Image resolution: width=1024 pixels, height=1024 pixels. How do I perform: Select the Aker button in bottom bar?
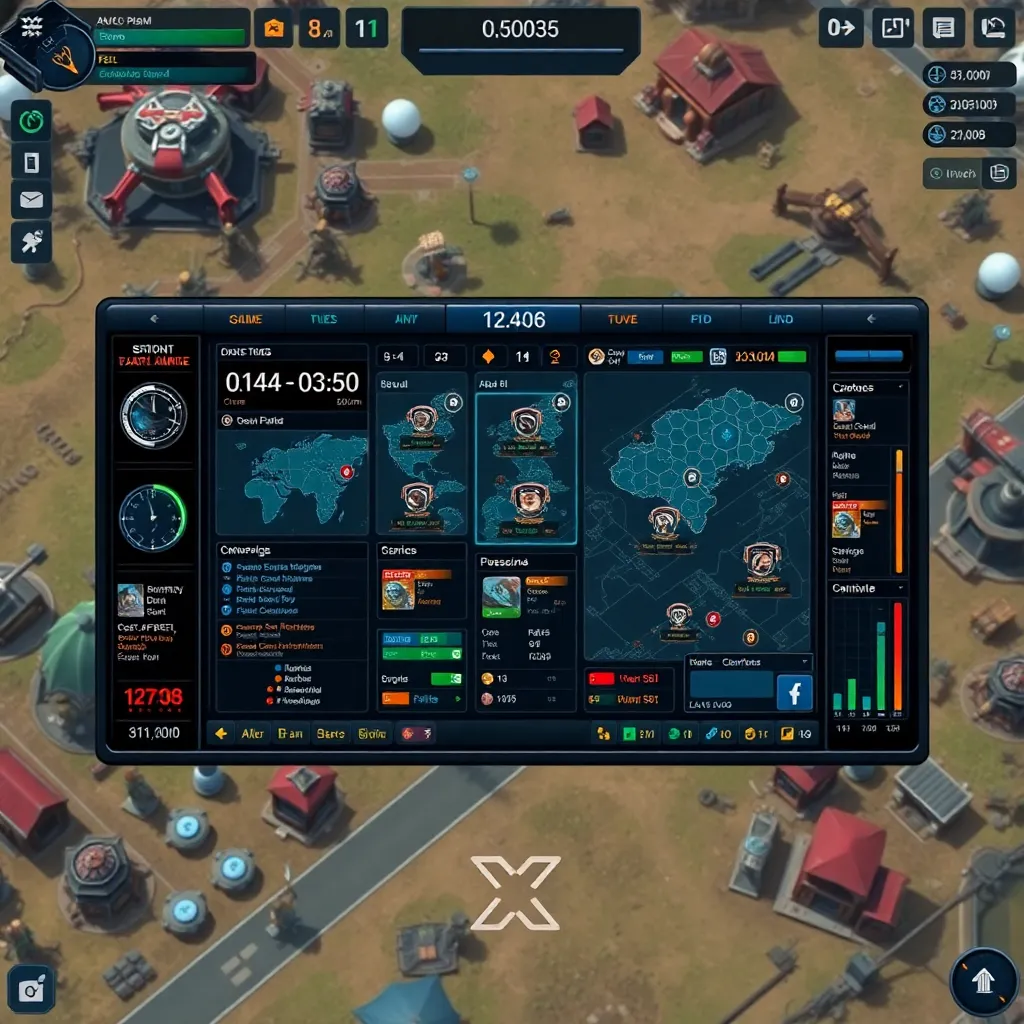[253, 733]
